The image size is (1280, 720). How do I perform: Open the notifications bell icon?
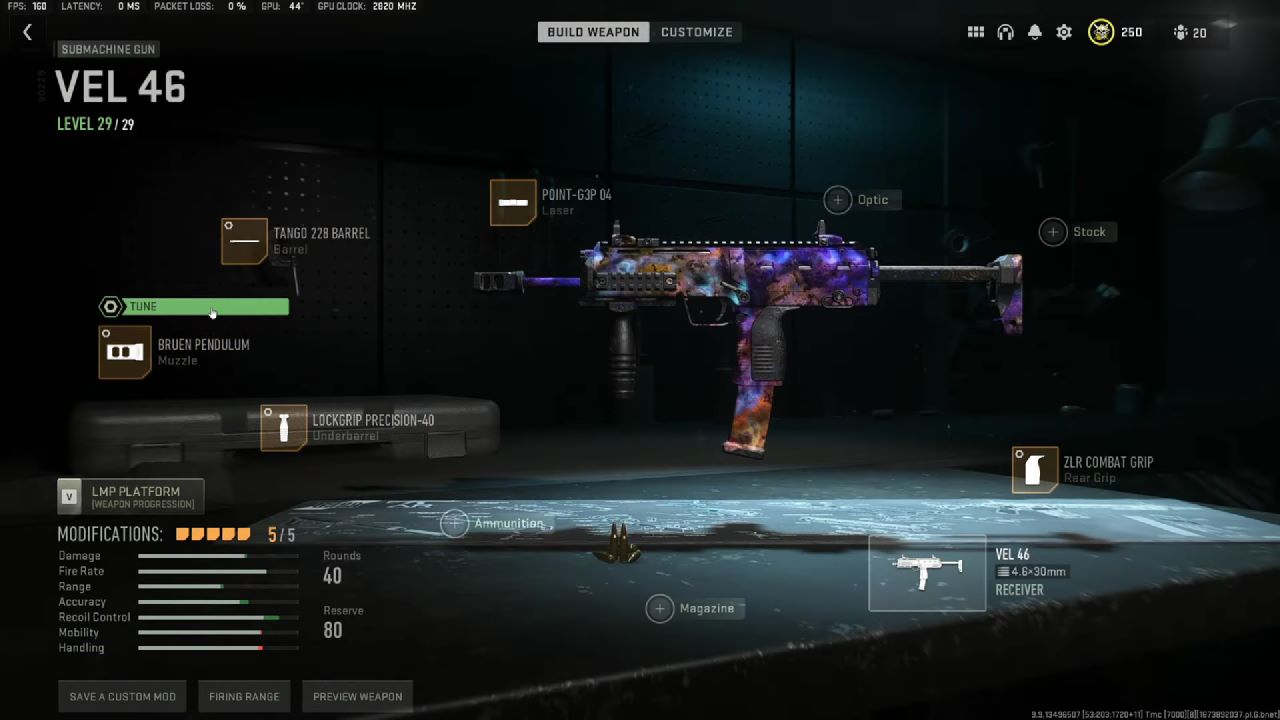click(x=1034, y=32)
